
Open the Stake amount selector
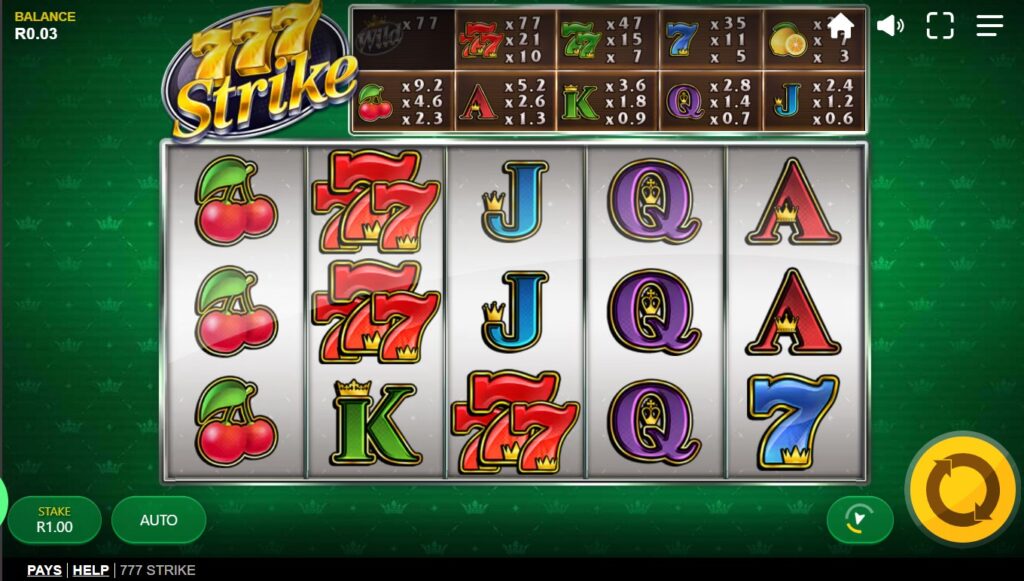tap(55, 520)
